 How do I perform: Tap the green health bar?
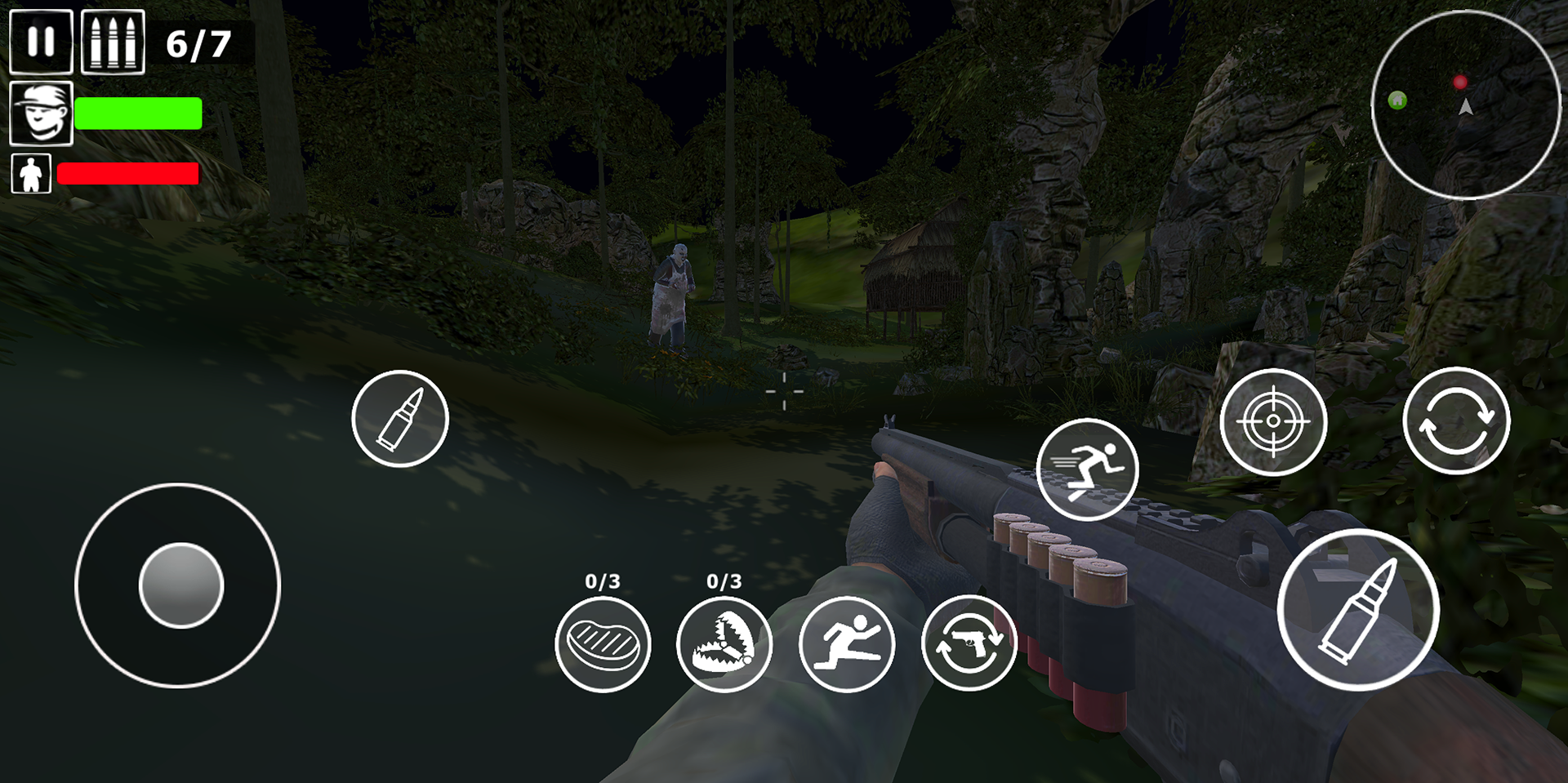click(x=138, y=113)
